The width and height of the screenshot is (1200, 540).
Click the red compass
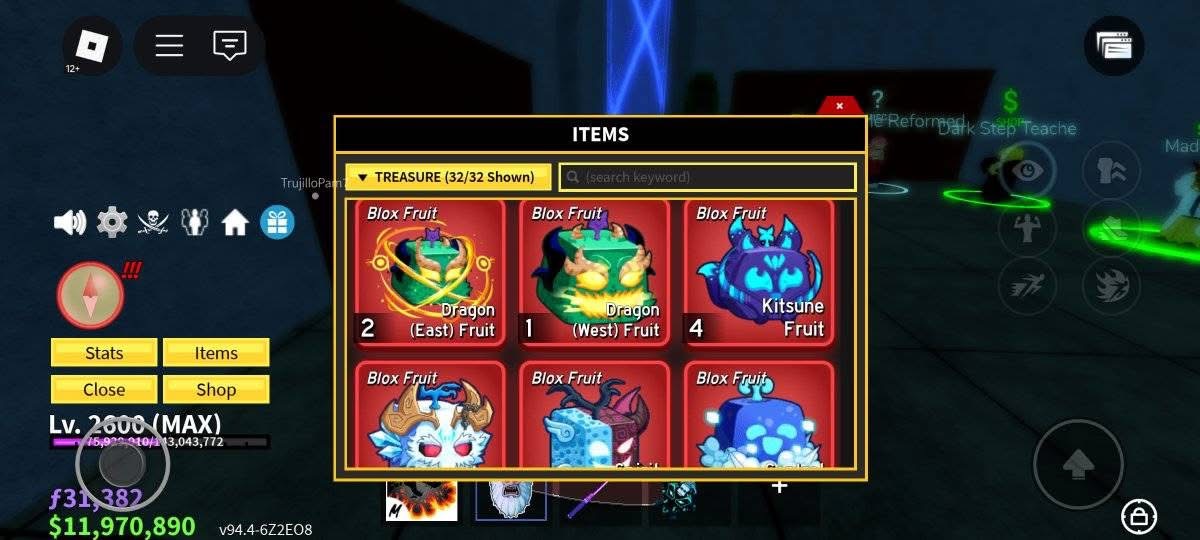point(91,295)
